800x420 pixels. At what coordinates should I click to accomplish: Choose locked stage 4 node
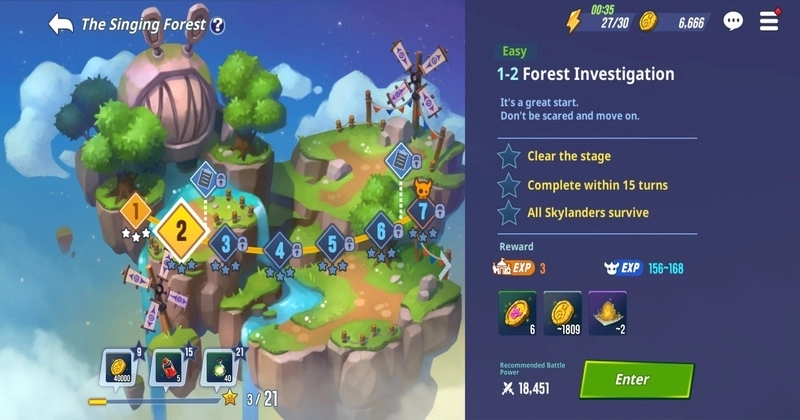click(280, 250)
